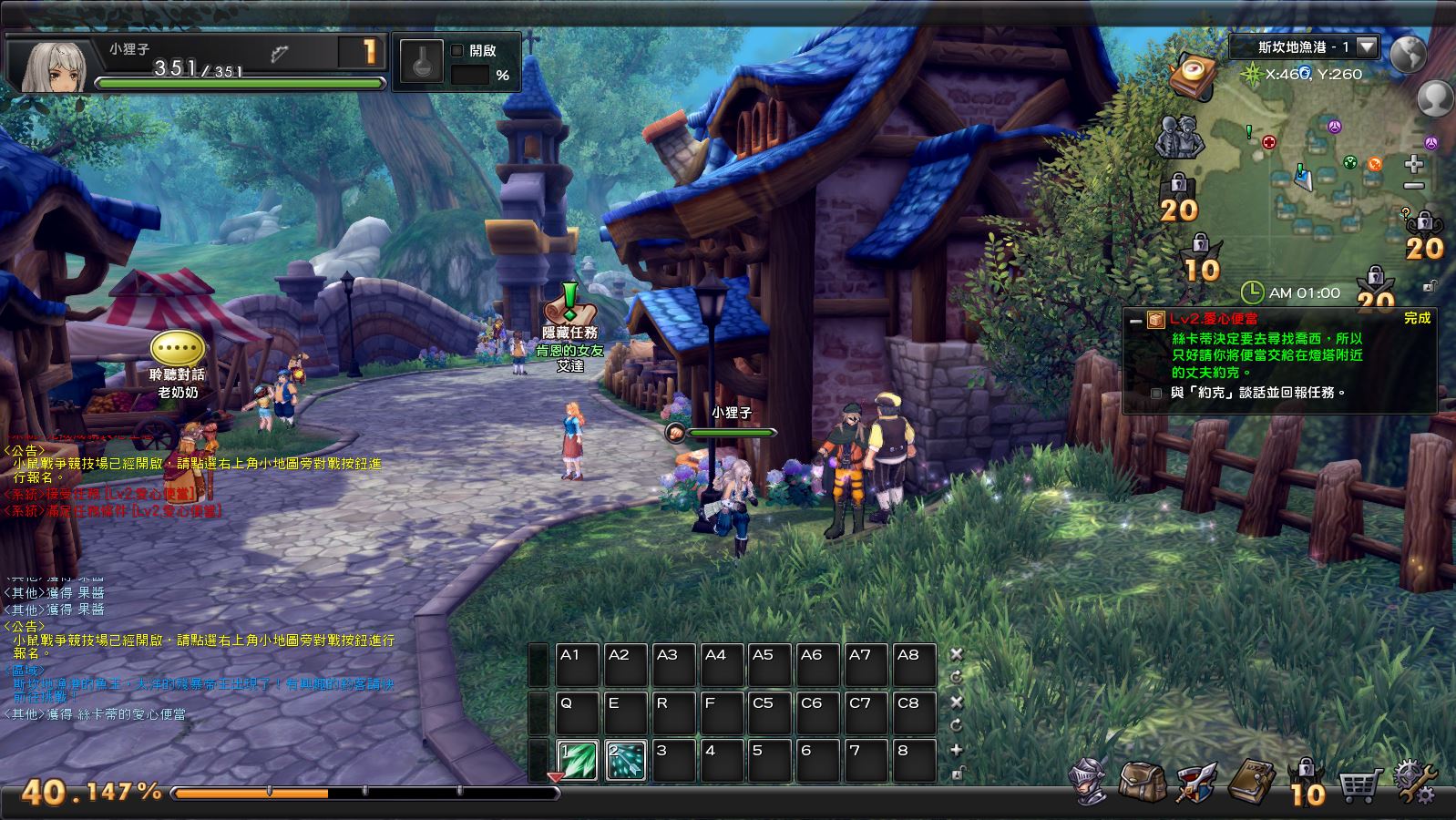Image resolution: width=1456 pixels, height=820 pixels.
Task: Open the gear and wrench settings
Action: point(1414,782)
